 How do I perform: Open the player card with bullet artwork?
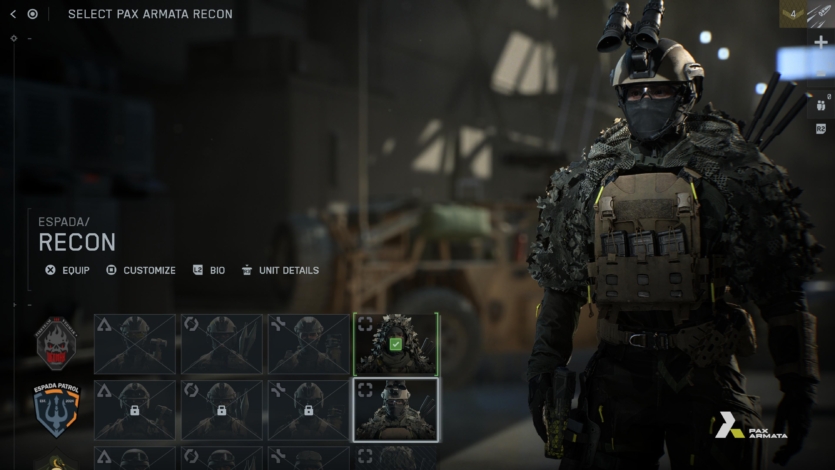pyautogui.click(x=821, y=14)
